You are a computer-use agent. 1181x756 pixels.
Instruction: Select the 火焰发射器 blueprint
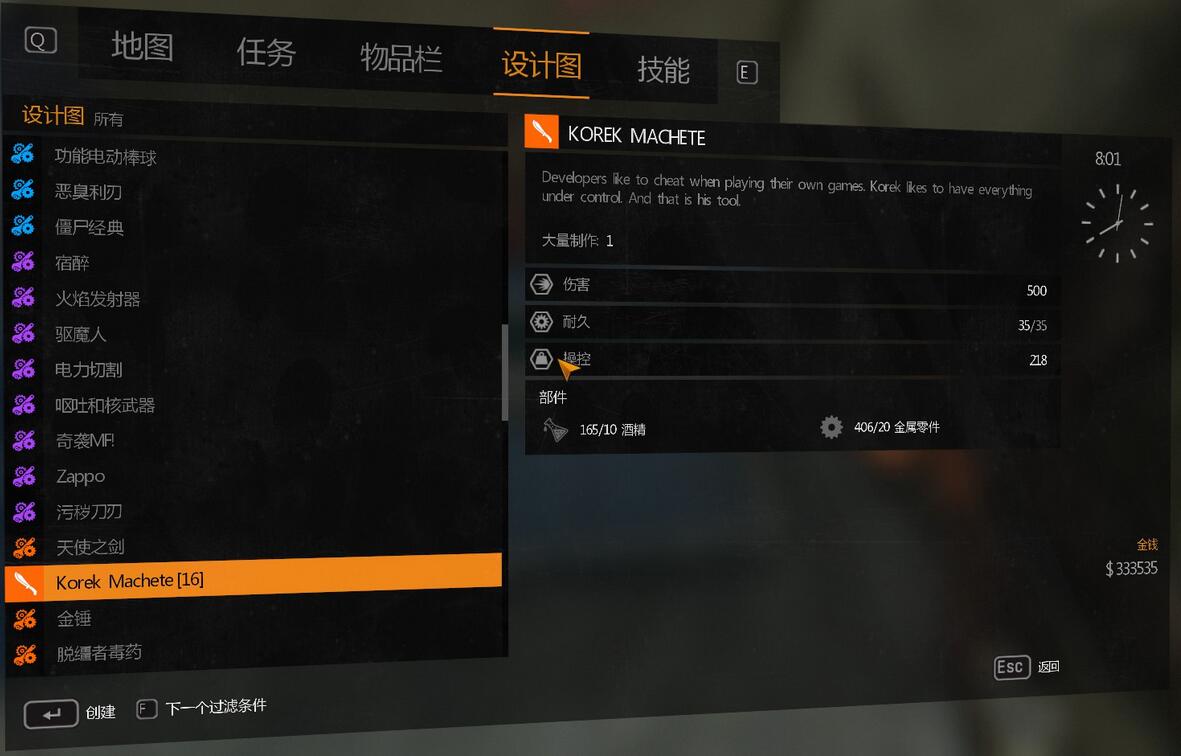click(x=97, y=299)
